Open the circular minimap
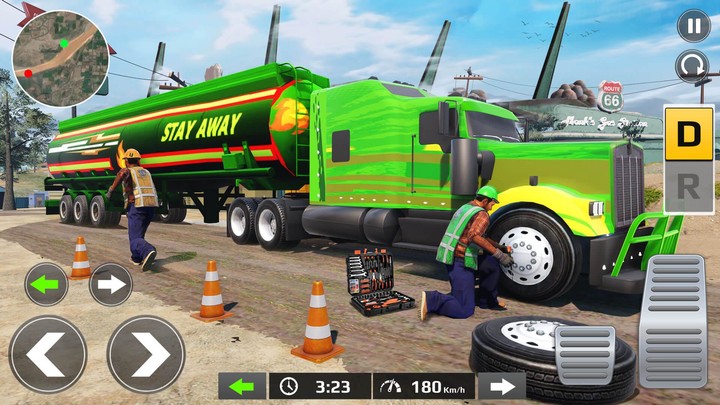Viewport: 720px width, 405px height. click(59, 59)
